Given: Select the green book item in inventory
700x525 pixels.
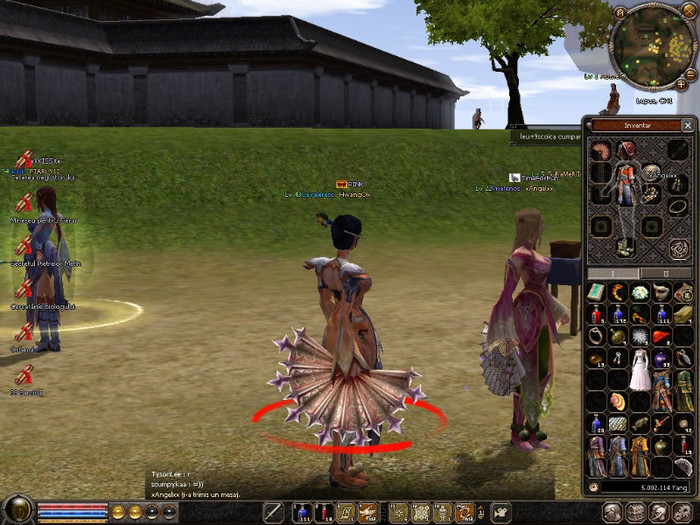Looking at the screenshot, I should pyautogui.click(x=596, y=292).
